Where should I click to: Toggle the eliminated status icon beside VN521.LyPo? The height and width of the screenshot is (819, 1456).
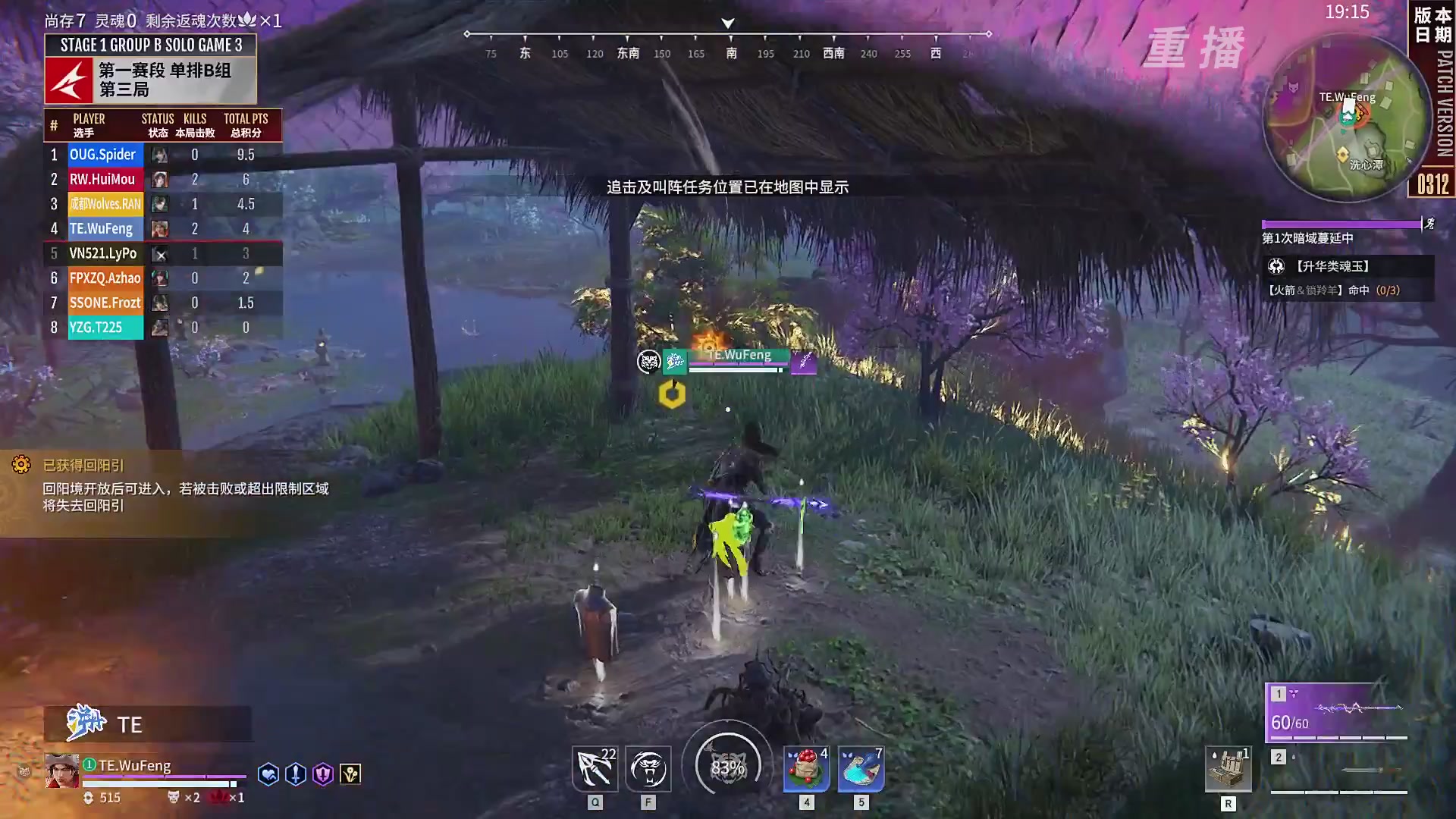tap(159, 254)
